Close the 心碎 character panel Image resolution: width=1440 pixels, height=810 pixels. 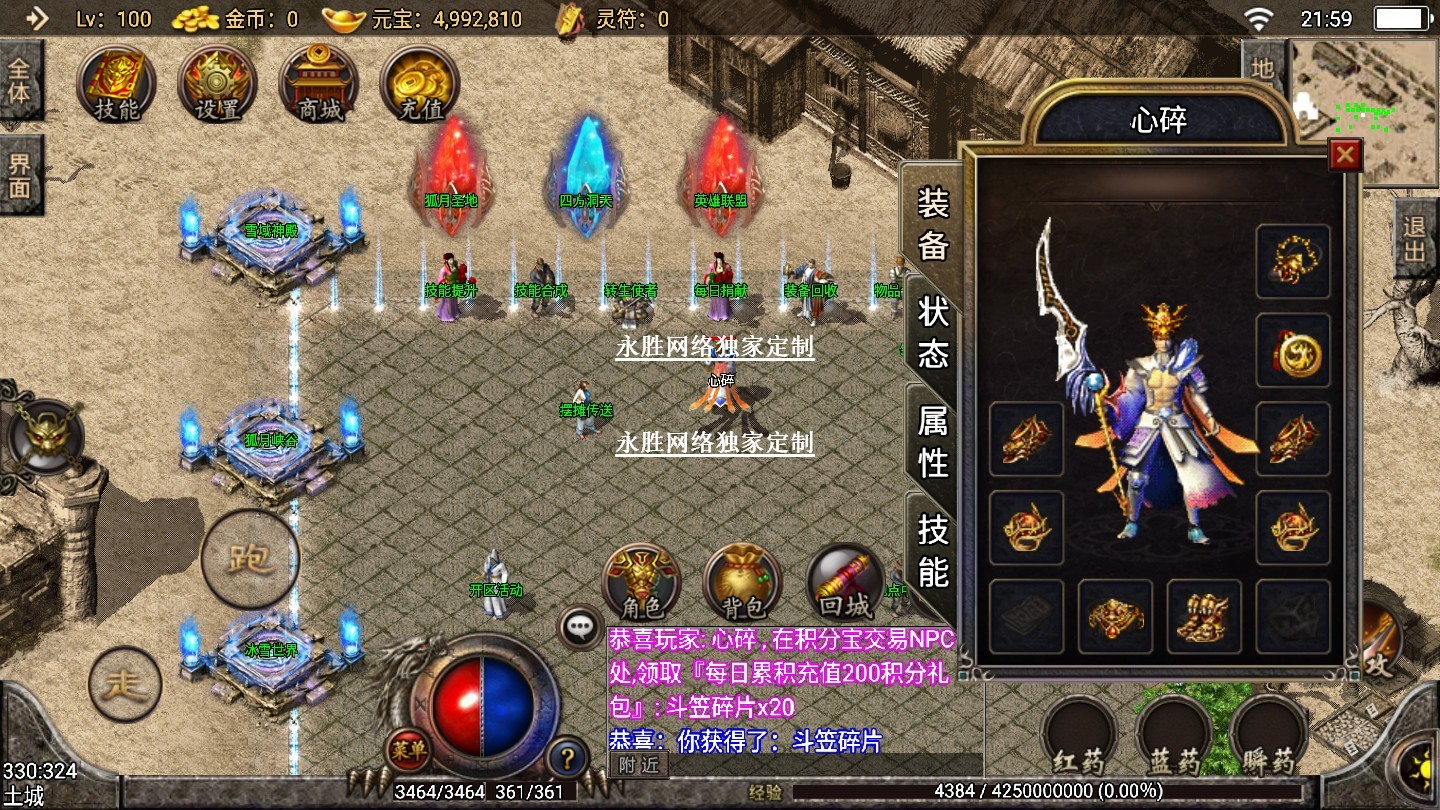pyautogui.click(x=1345, y=155)
